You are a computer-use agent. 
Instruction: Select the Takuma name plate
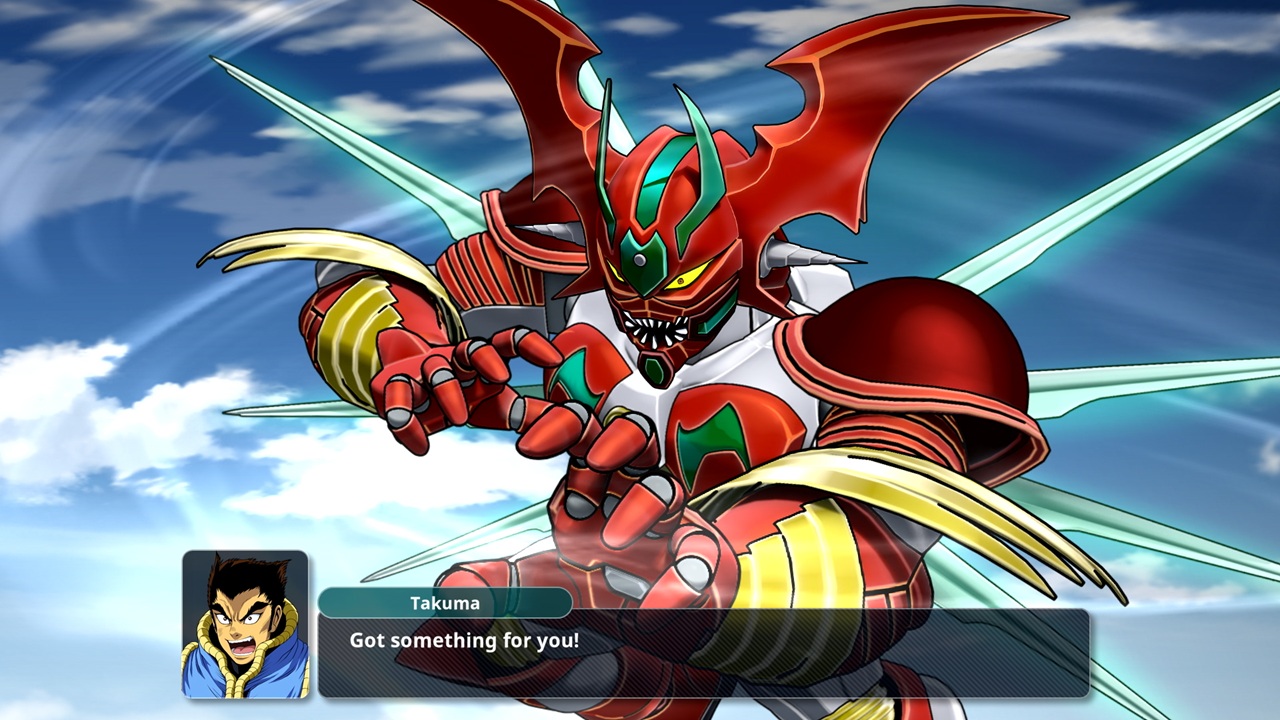pos(447,603)
